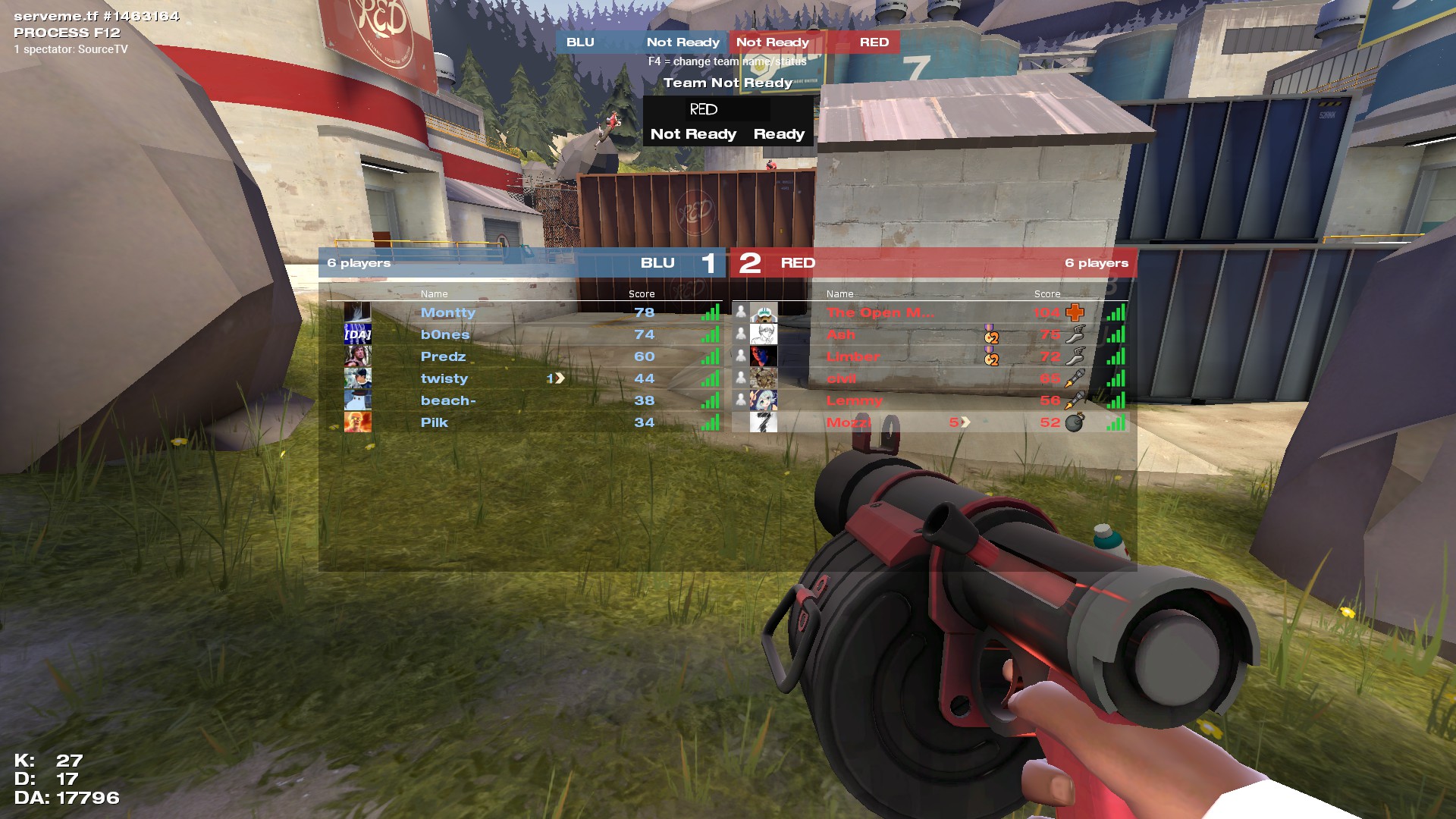1456x819 pixels.
Task: Click b0nes's [DA] avatar thumbnail
Action: point(357,334)
